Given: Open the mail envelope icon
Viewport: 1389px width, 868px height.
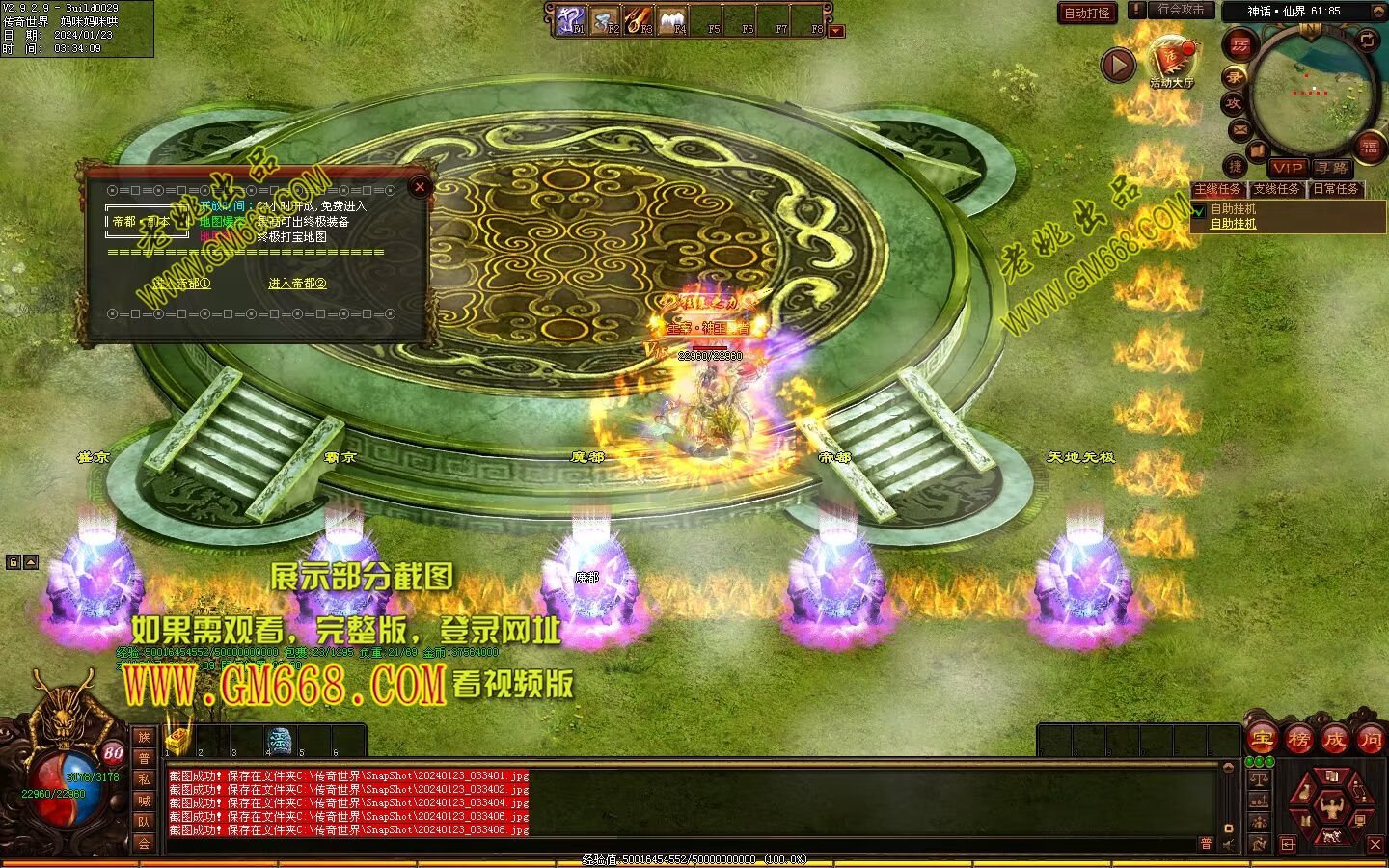Looking at the screenshot, I should point(1240,129).
